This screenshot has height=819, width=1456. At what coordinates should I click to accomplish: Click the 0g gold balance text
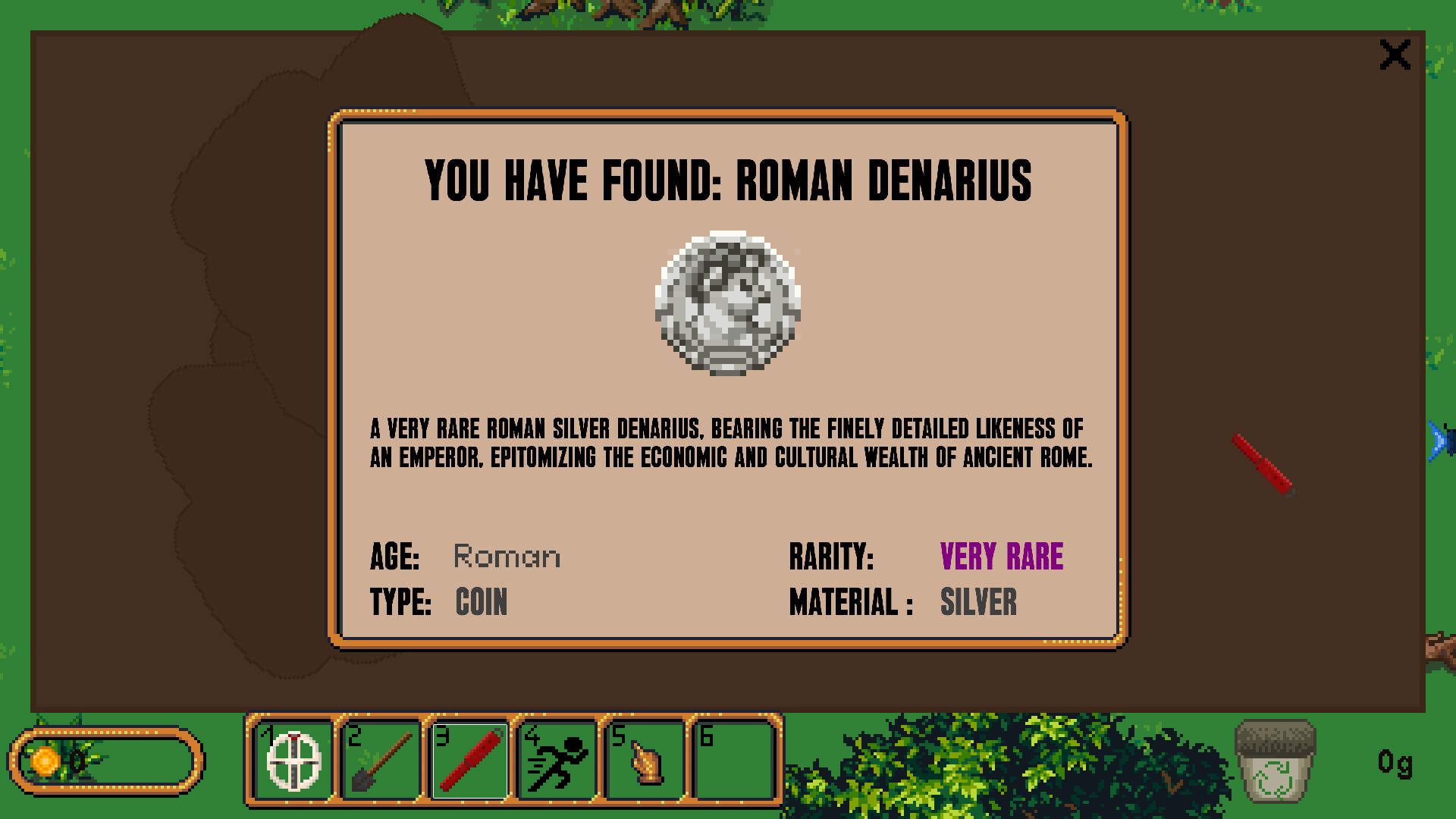pos(1394,765)
